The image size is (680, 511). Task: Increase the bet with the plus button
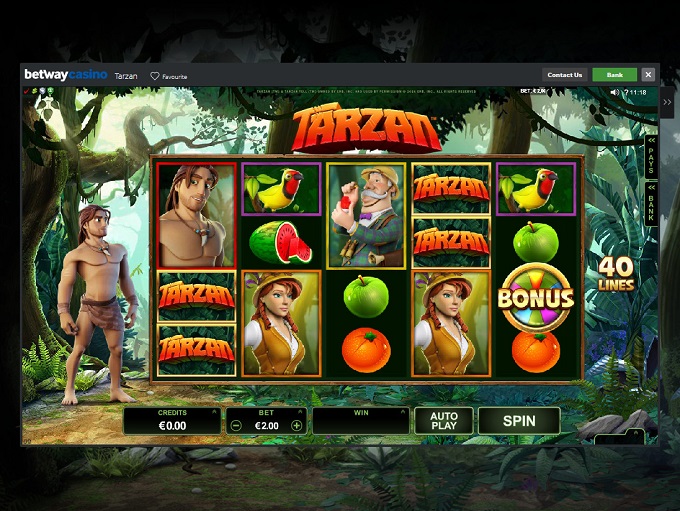pyautogui.click(x=296, y=425)
